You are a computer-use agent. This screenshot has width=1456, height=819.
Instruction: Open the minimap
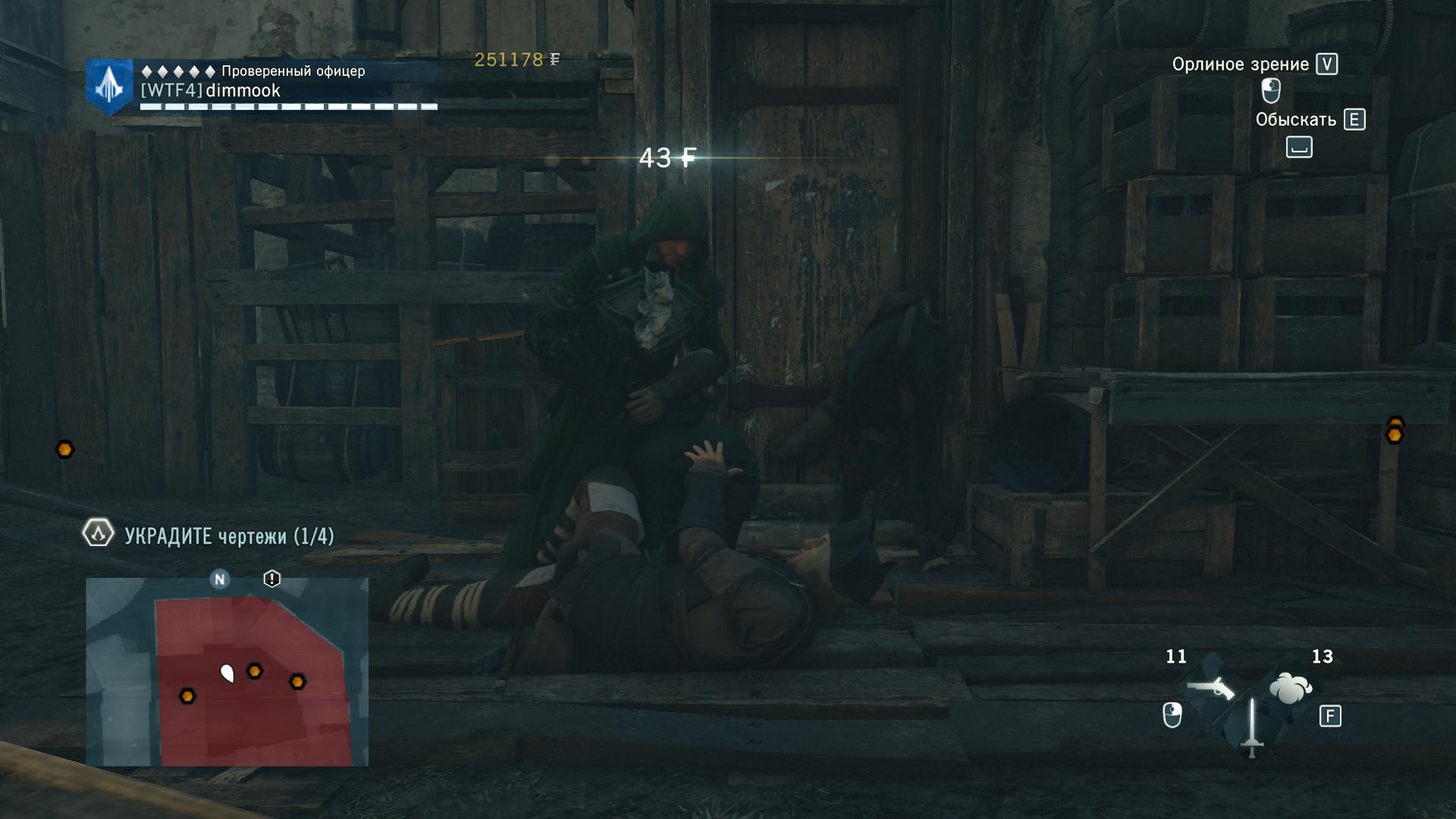click(227, 672)
